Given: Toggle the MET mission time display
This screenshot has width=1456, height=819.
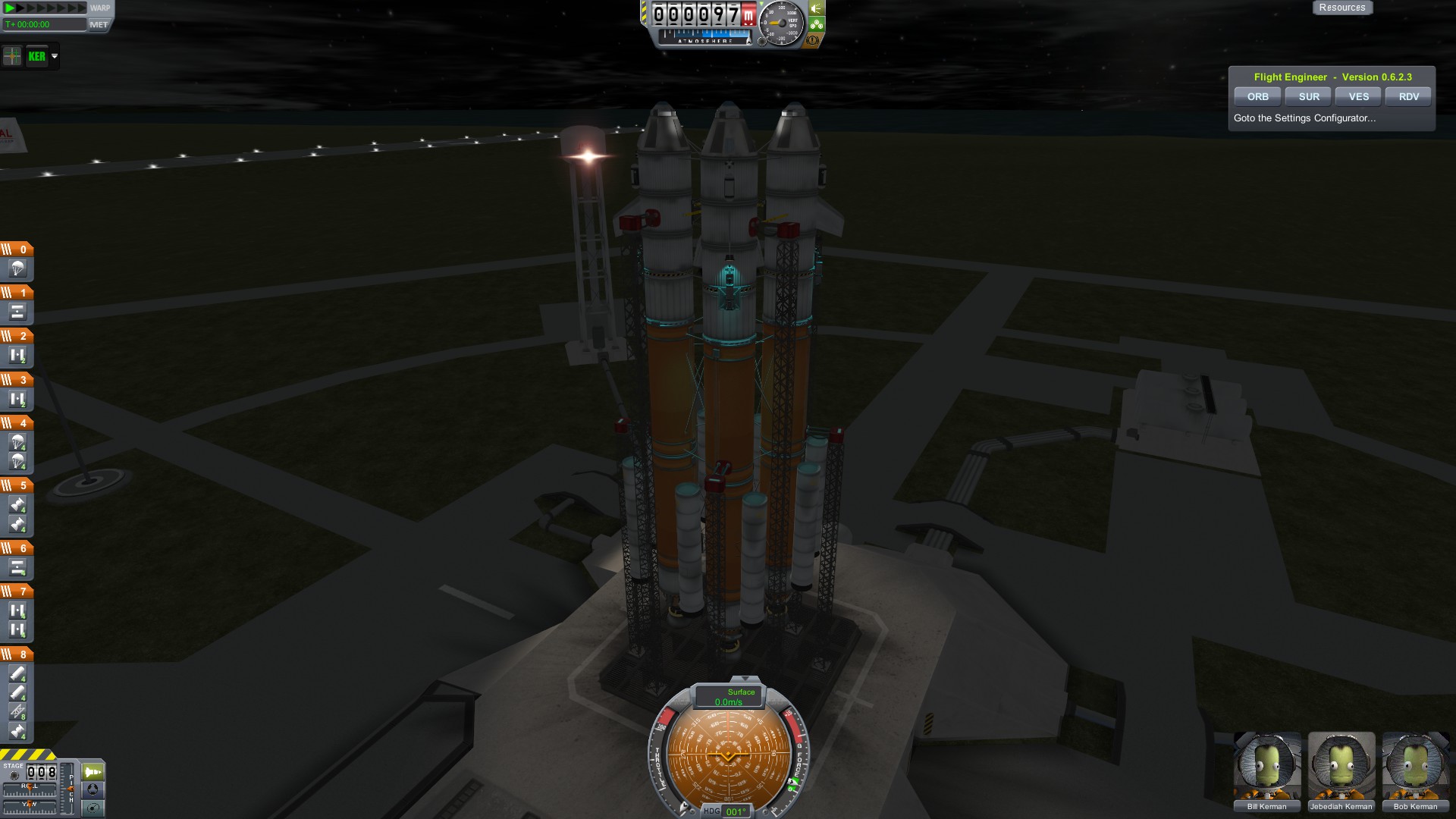Looking at the screenshot, I should coord(99,25).
